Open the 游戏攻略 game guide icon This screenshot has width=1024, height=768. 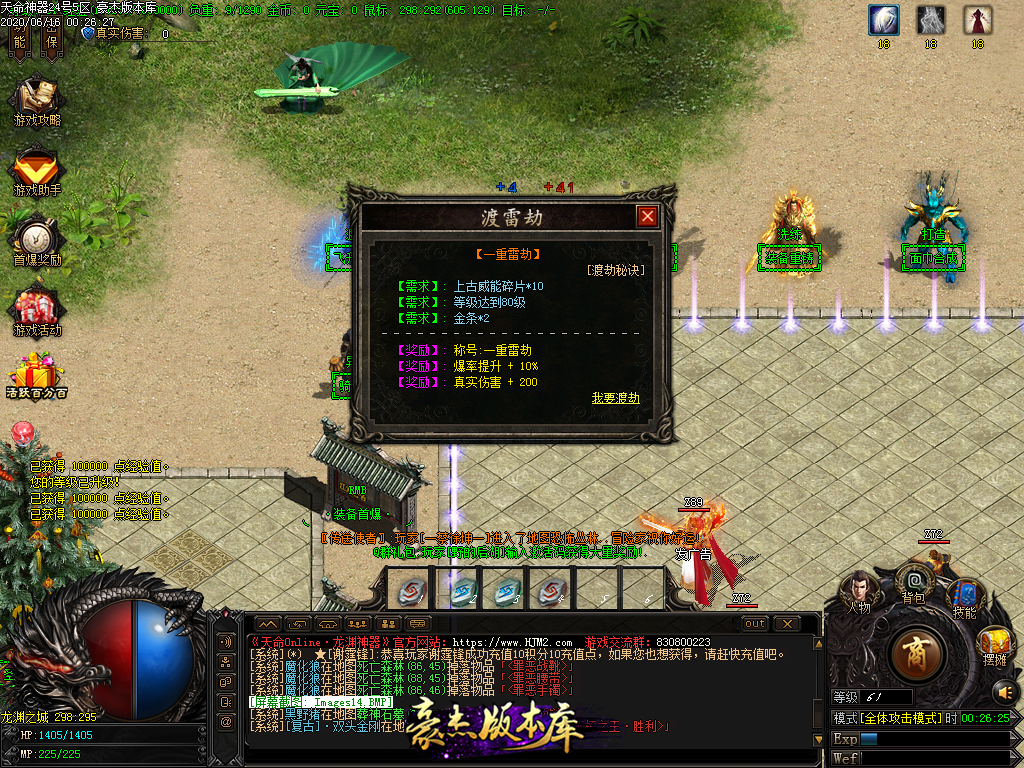[x=36, y=101]
